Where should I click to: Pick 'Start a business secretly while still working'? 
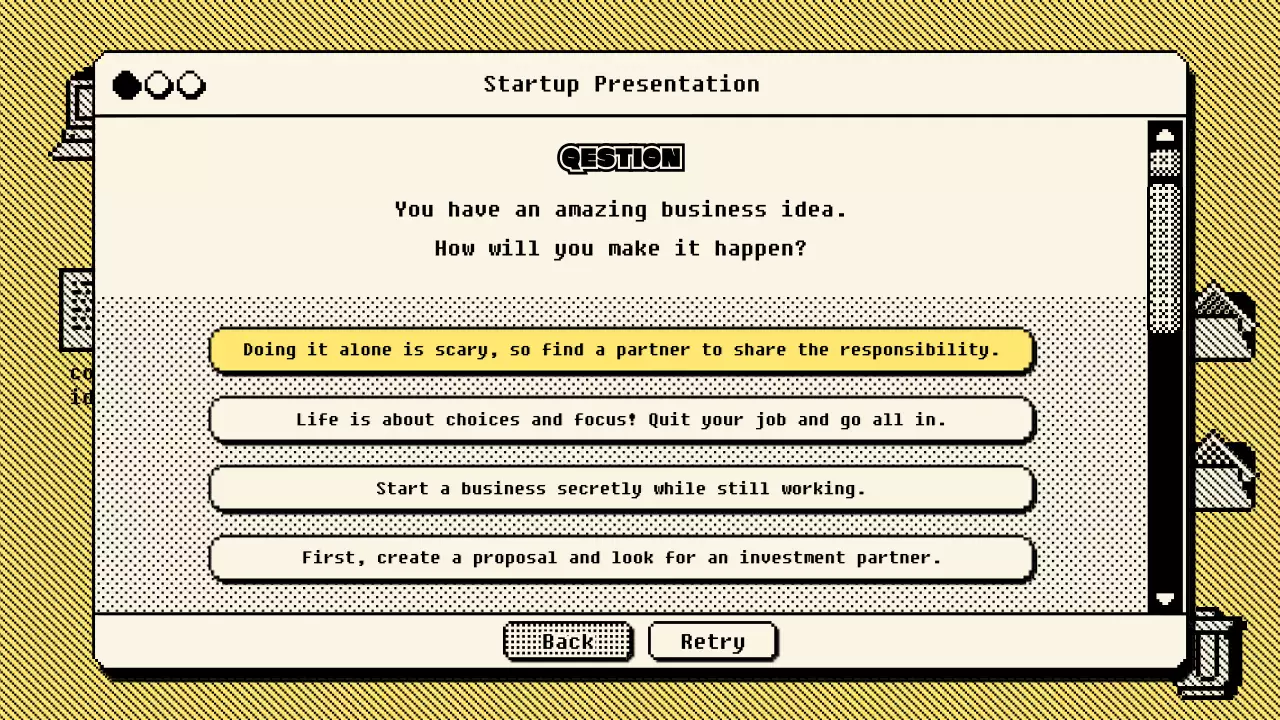(x=621, y=489)
